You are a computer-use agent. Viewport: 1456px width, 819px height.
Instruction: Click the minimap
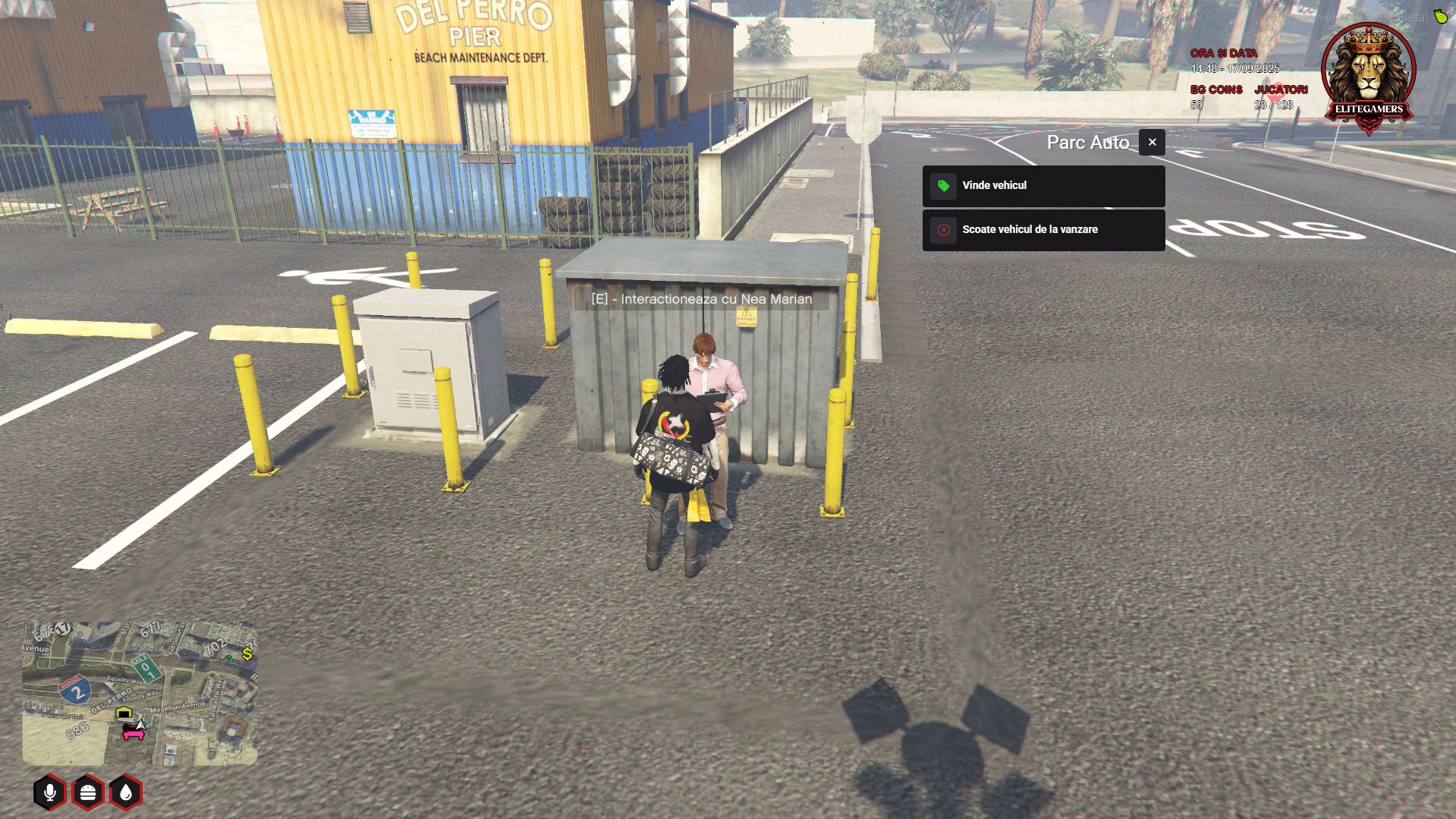[x=140, y=693]
